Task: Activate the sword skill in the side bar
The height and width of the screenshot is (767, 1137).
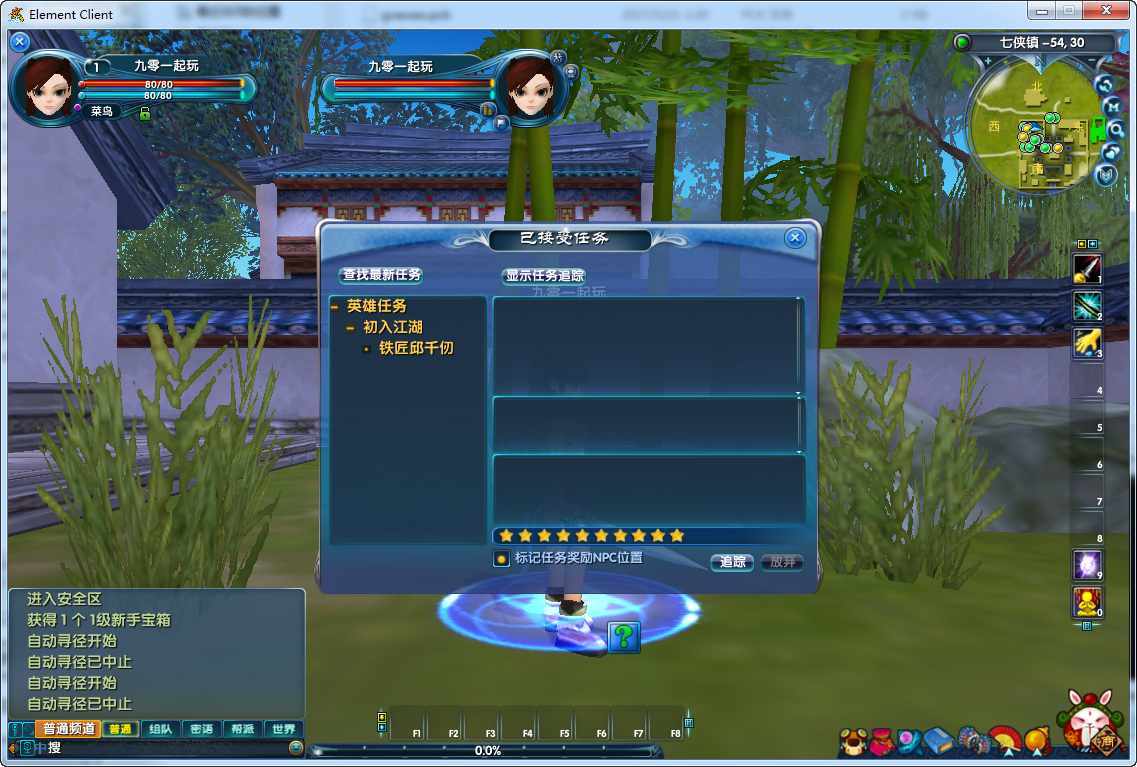Action: pyautogui.click(x=1086, y=268)
